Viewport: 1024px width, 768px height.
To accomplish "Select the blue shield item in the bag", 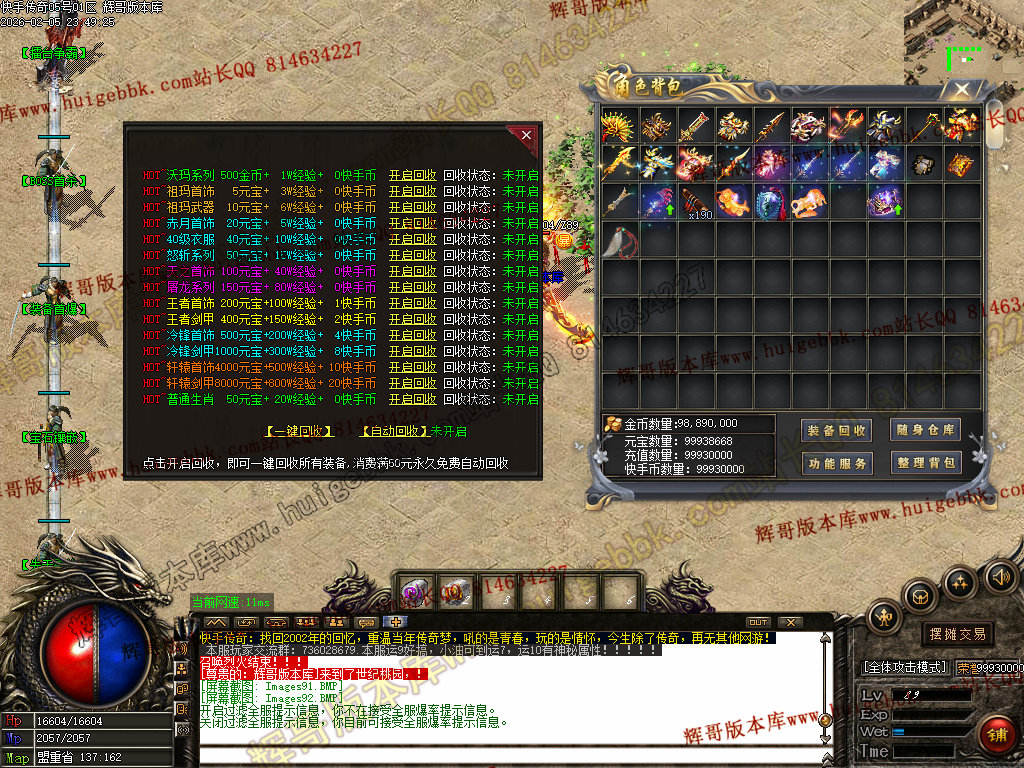I will [770, 201].
